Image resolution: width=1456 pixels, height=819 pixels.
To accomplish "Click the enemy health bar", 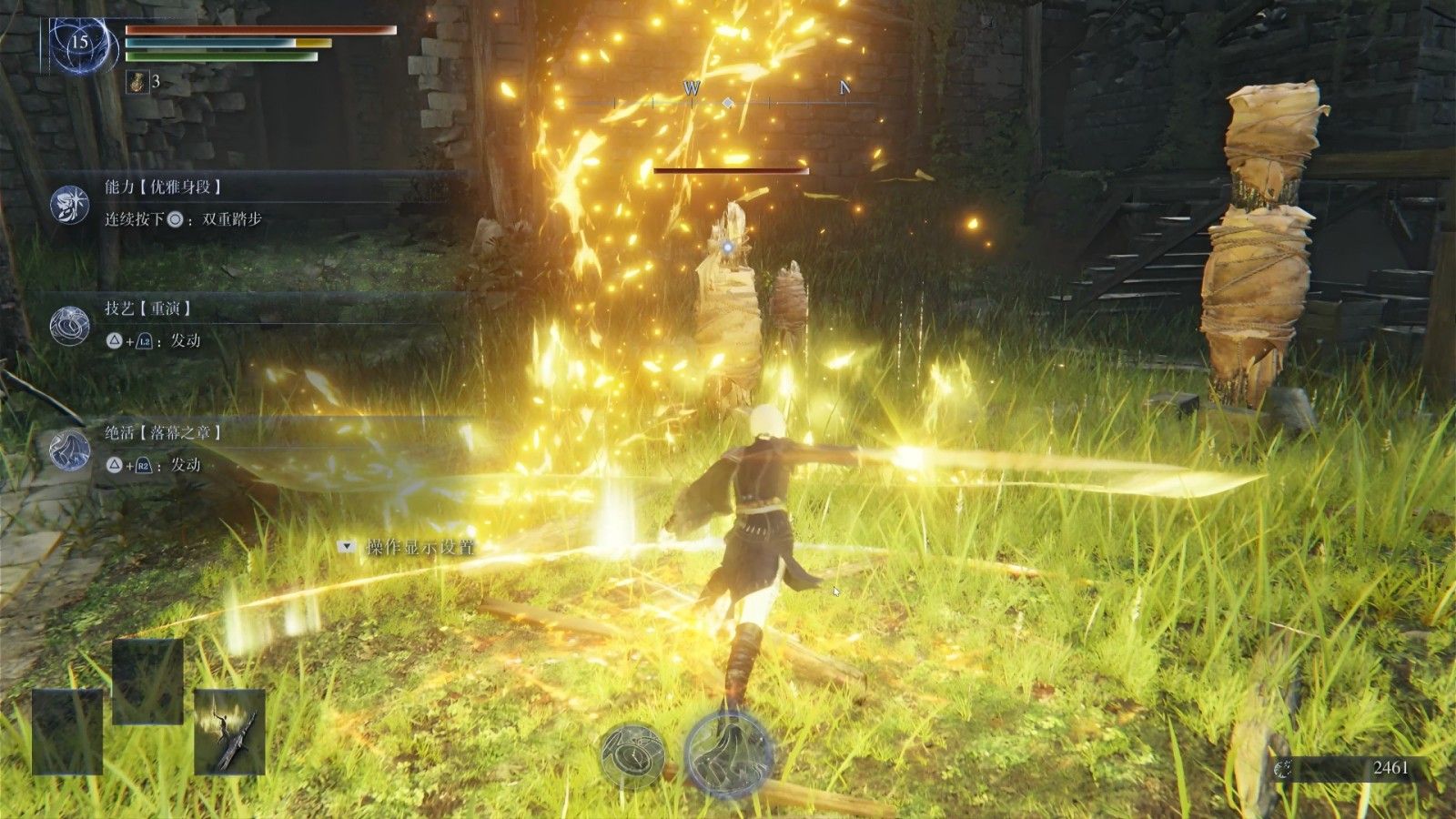I will click(x=733, y=170).
